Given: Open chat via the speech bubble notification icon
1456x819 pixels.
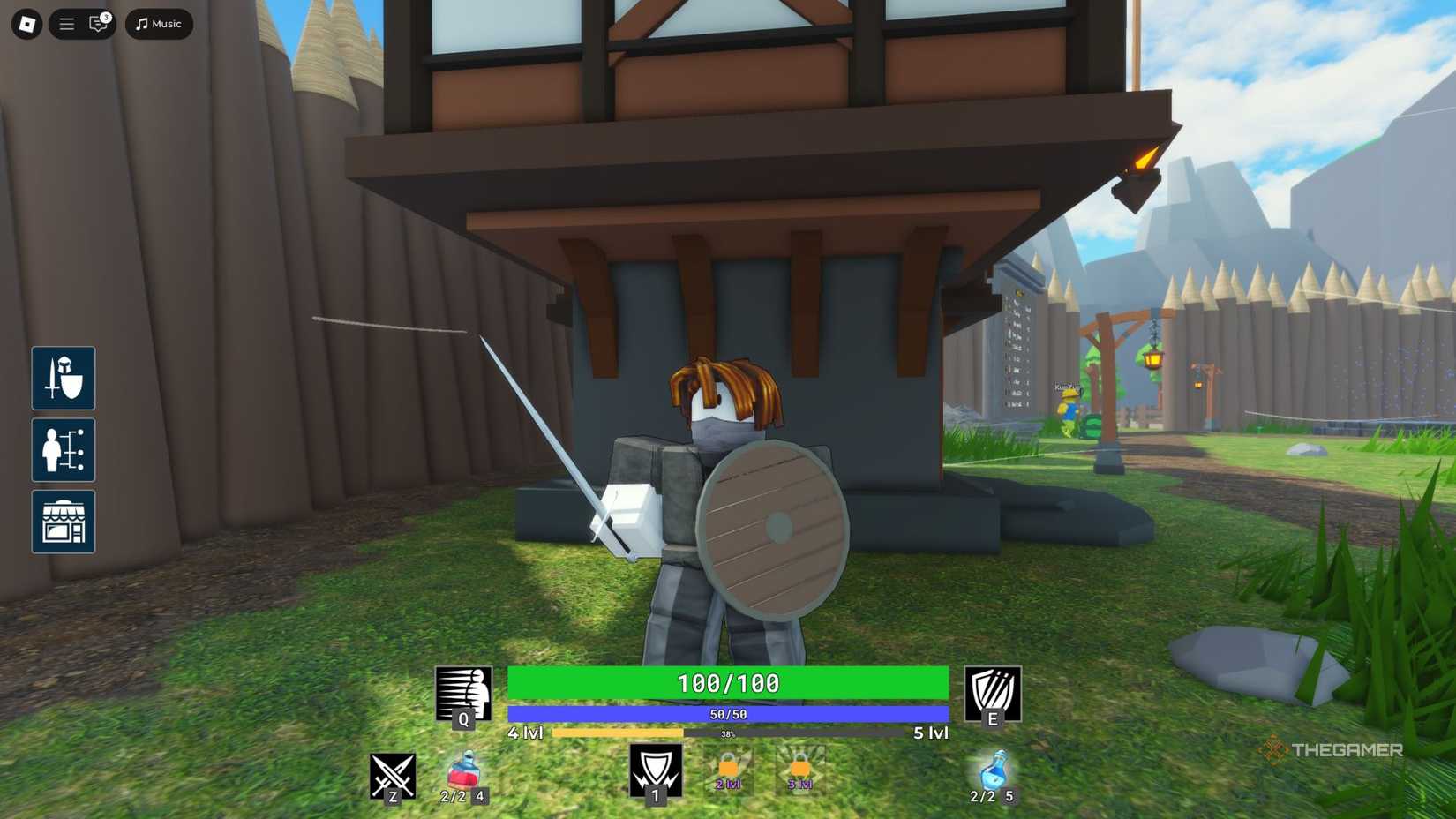Looking at the screenshot, I should [96, 25].
